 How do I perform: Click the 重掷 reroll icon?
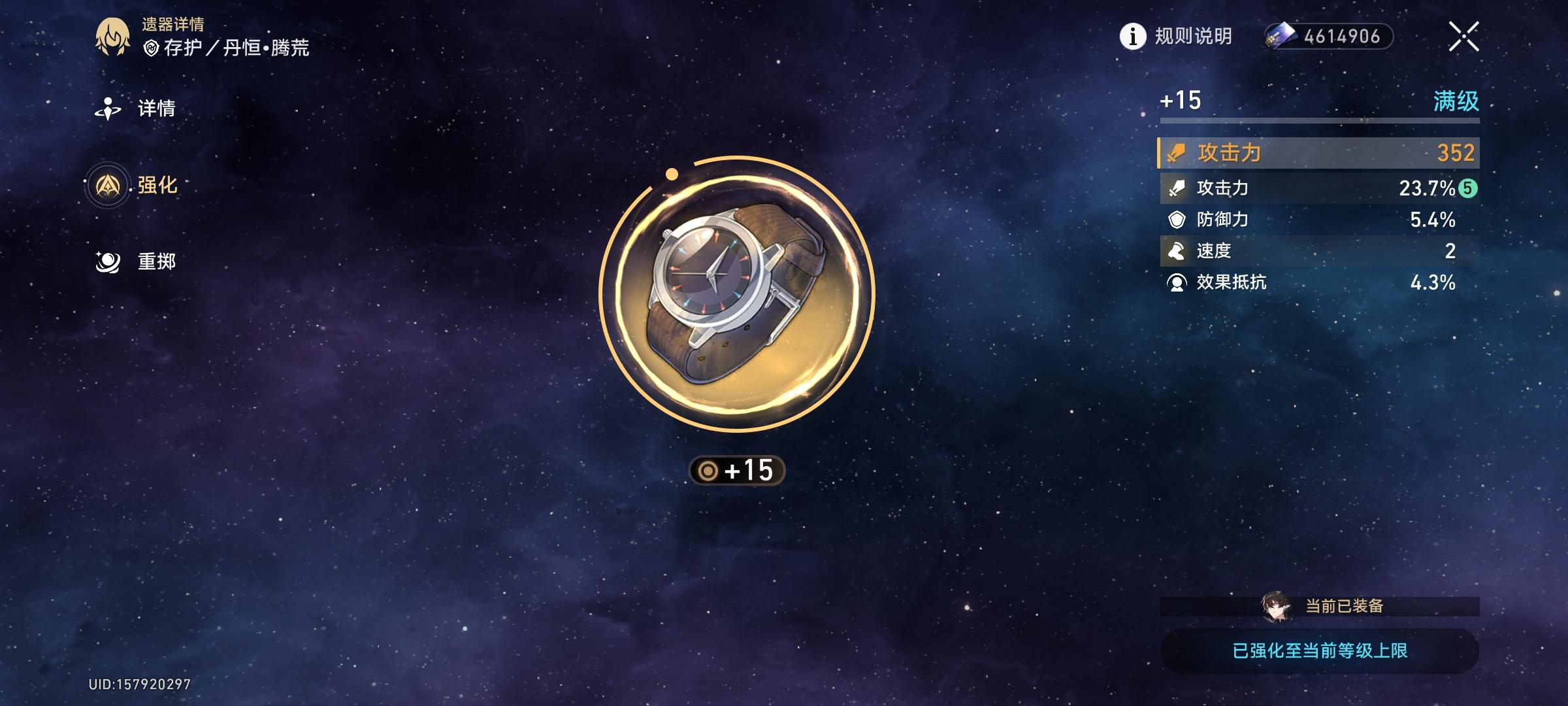[109, 260]
